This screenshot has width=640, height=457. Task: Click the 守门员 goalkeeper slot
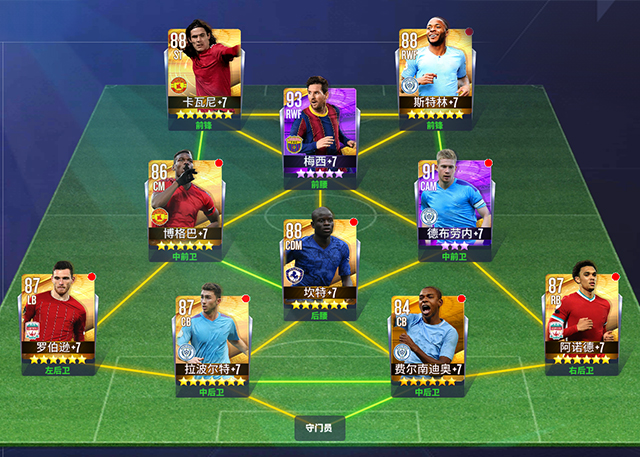click(x=319, y=427)
